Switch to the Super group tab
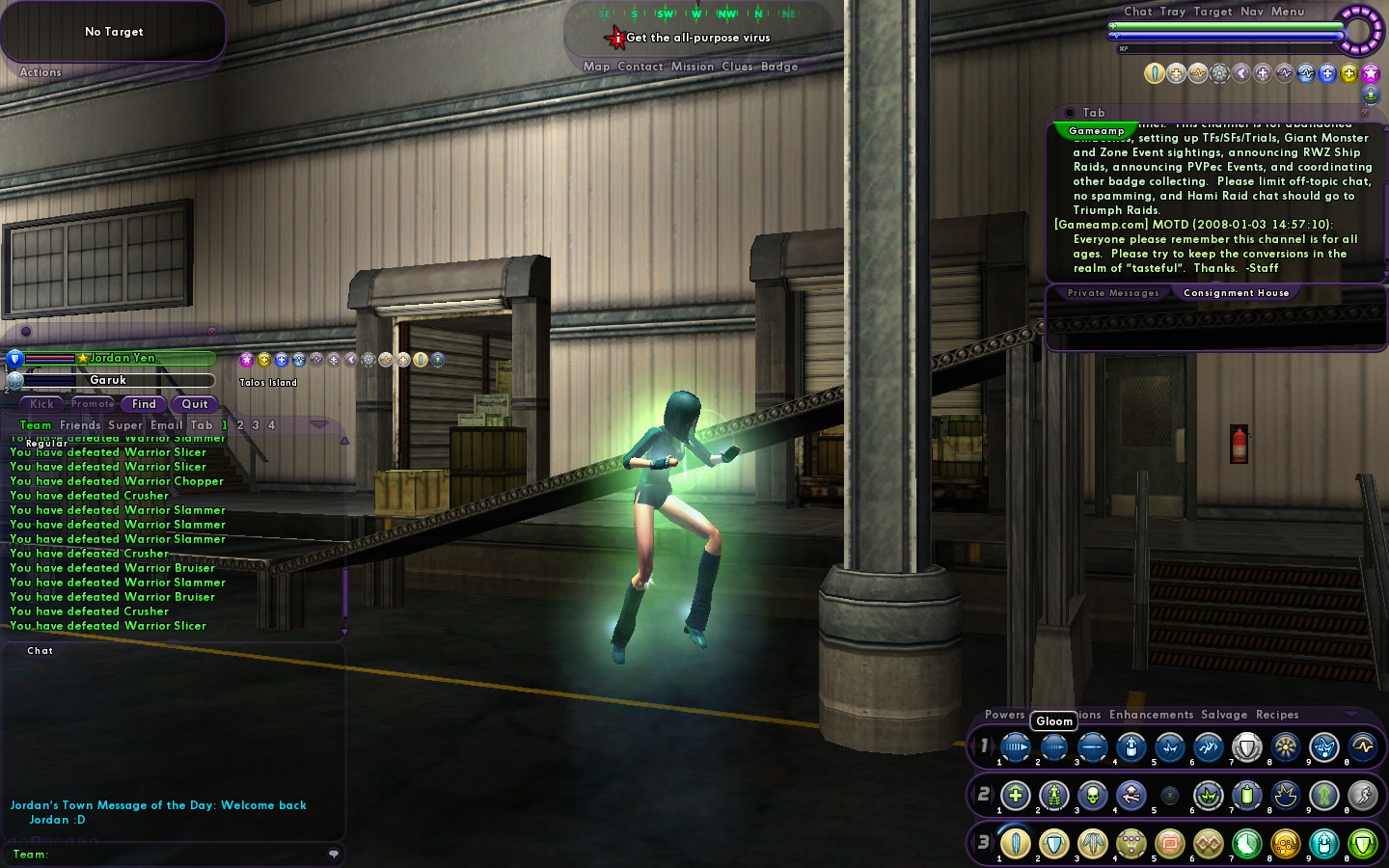Viewport: 1389px width, 868px height. pos(125,425)
